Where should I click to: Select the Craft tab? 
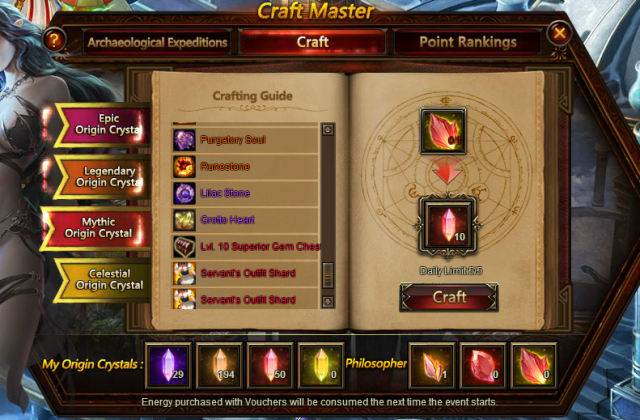(x=313, y=42)
